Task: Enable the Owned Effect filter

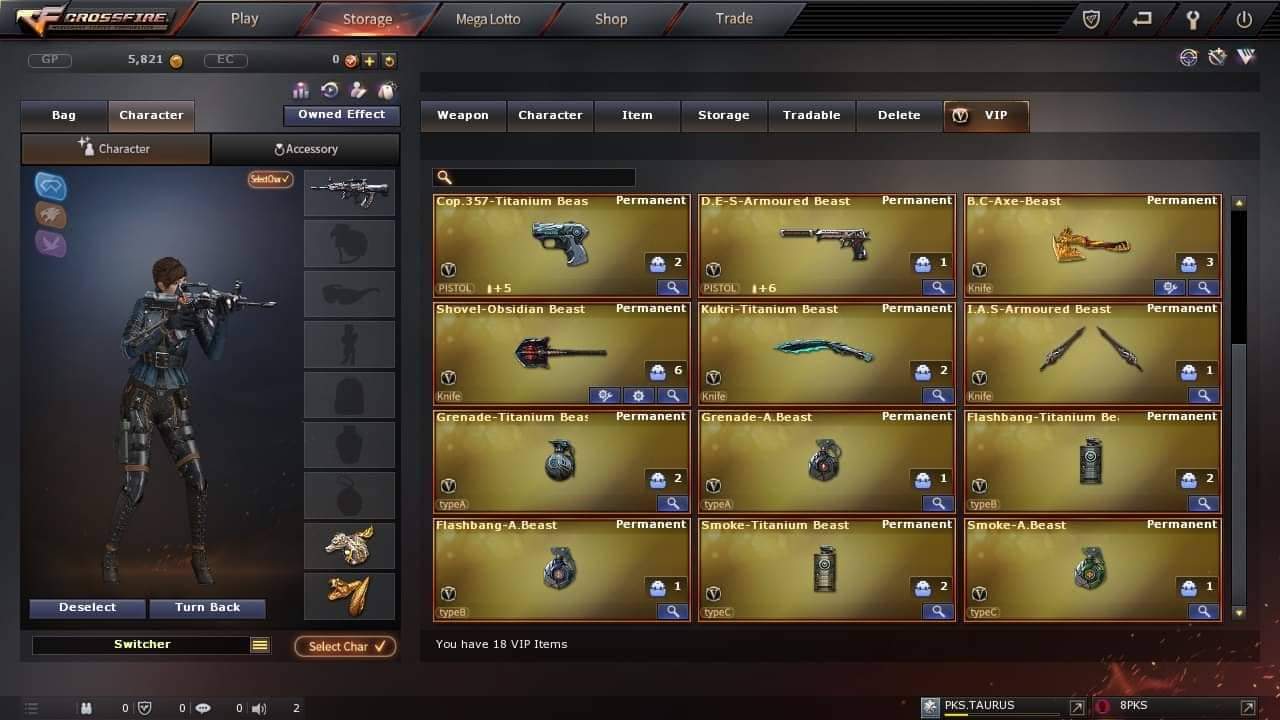Action: pyautogui.click(x=341, y=114)
